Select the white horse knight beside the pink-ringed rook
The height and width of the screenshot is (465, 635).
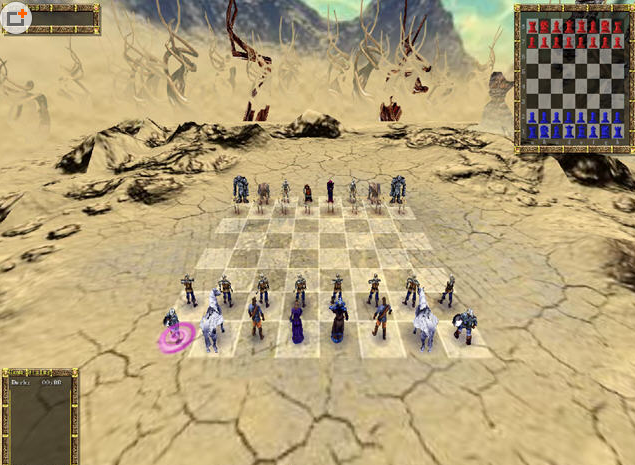212,322
